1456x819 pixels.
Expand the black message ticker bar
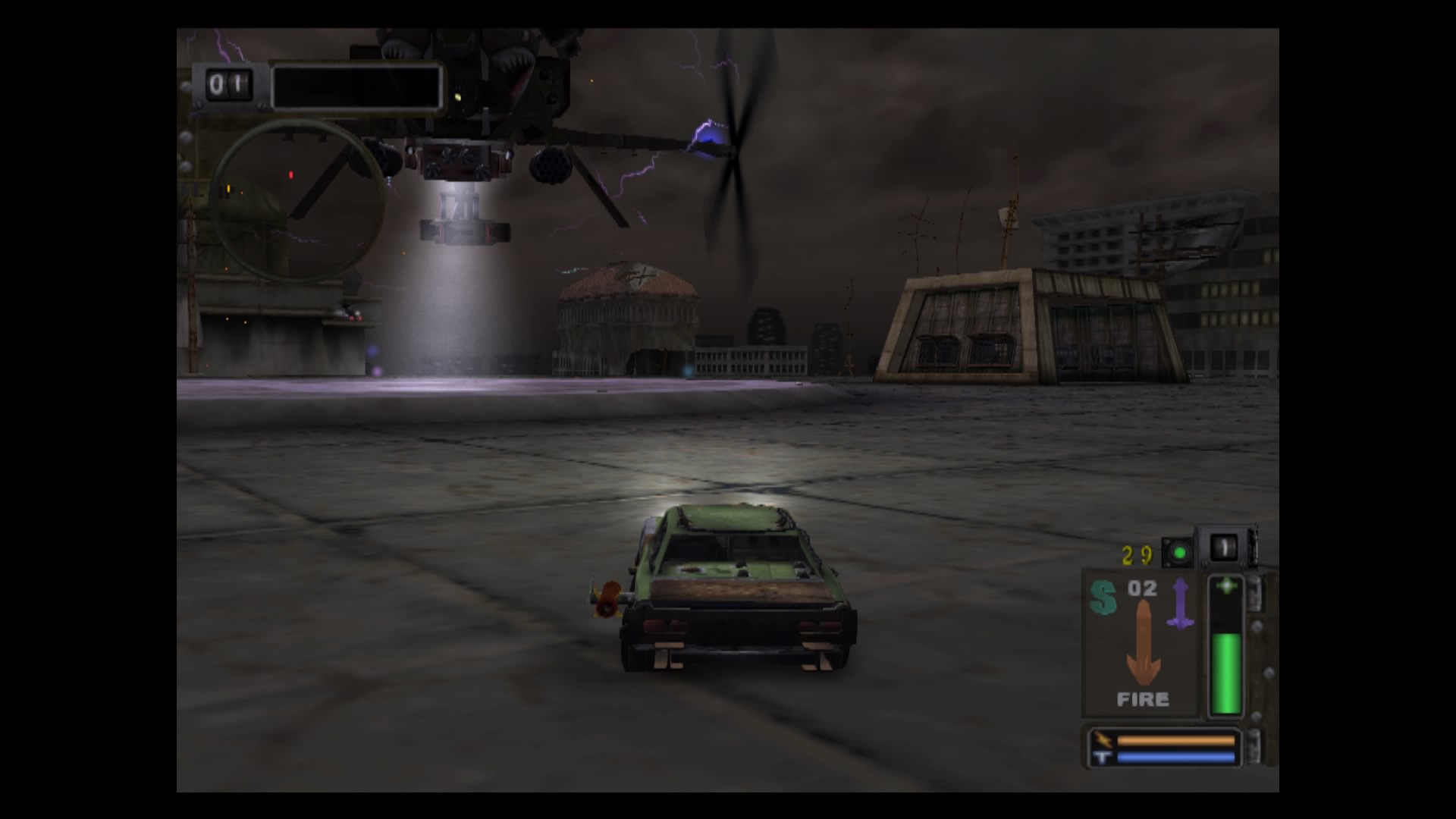click(356, 86)
